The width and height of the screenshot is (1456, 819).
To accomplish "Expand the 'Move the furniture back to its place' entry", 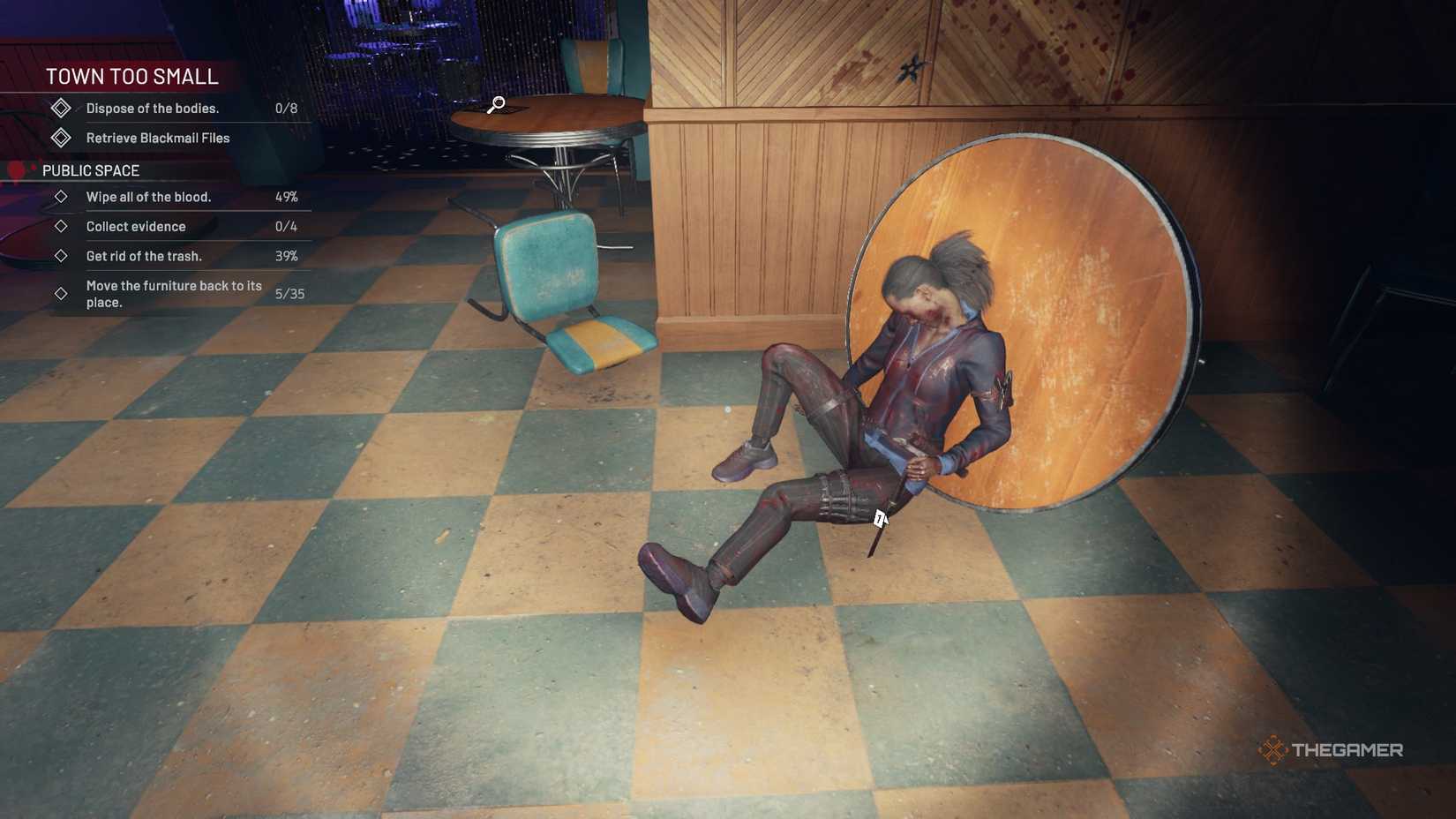I will [173, 293].
